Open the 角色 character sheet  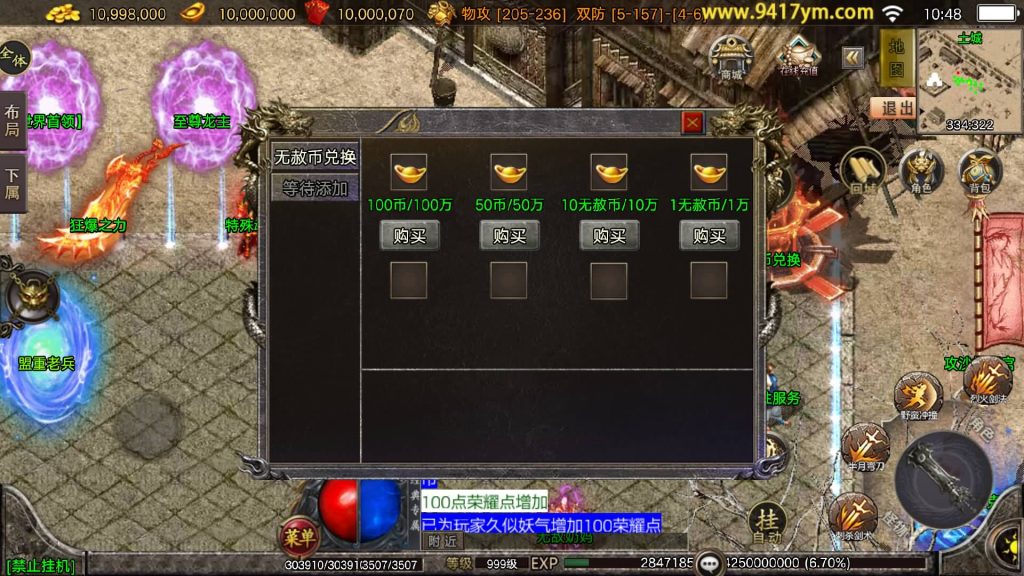pos(921,172)
